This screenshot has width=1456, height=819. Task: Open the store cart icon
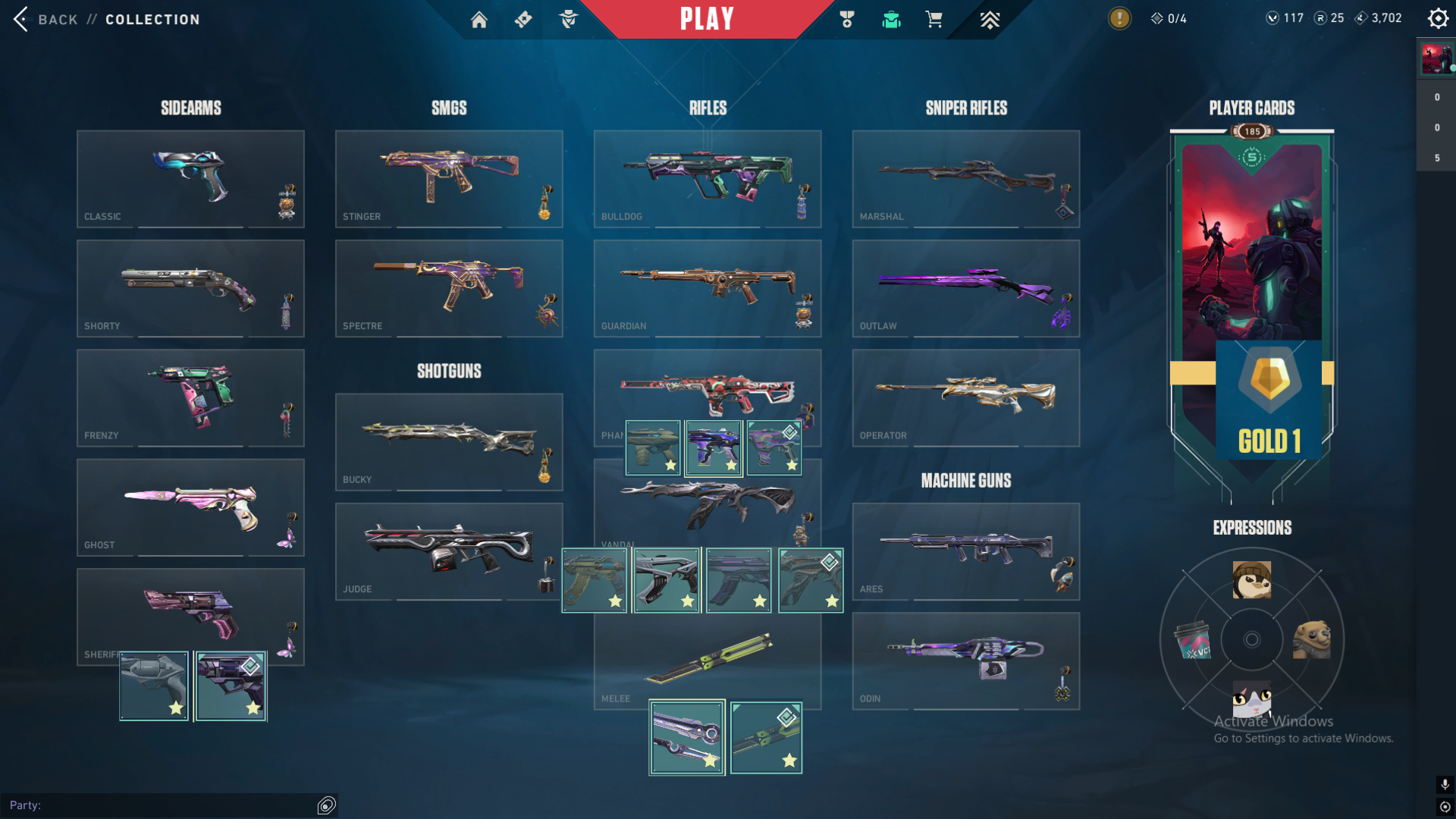[934, 20]
